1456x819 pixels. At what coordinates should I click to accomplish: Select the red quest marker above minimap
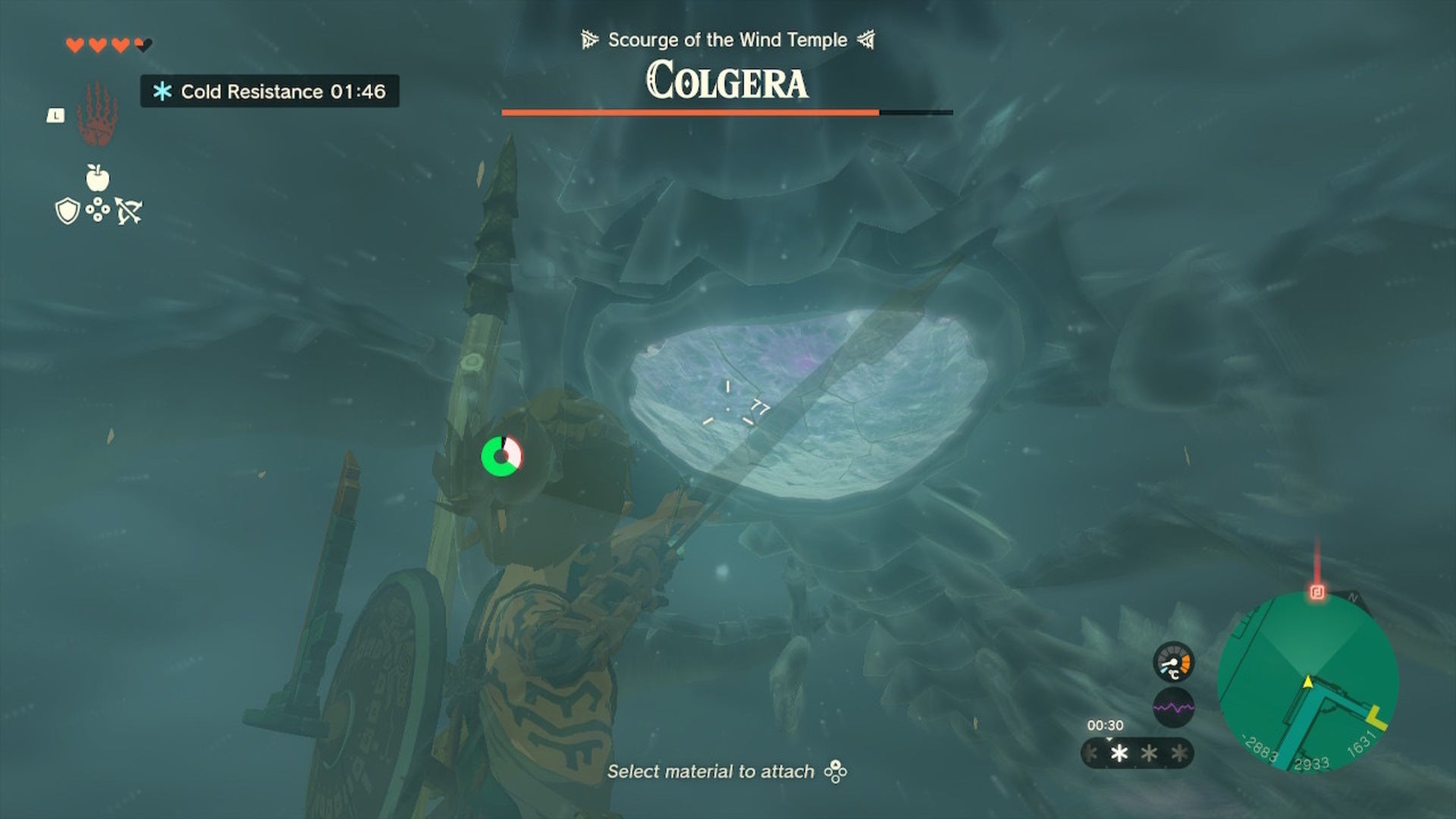click(x=1317, y=592)
